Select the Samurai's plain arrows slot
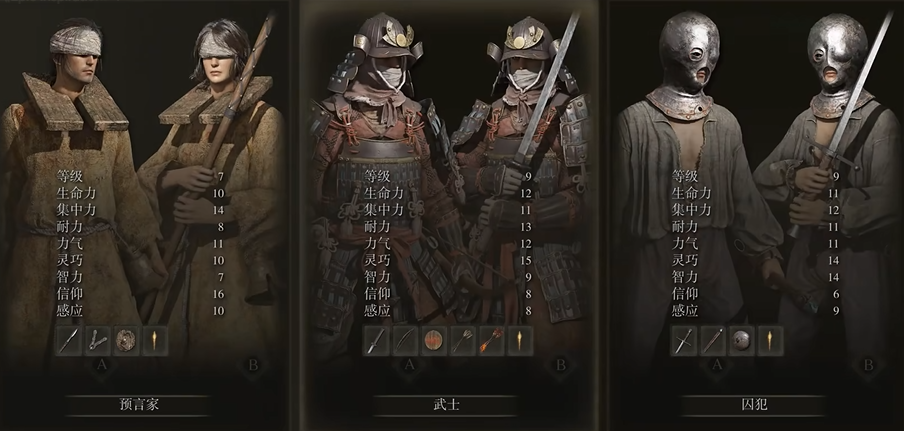This screenshot has width=904, height=431. pyautogui.click(x=462, y=342)
